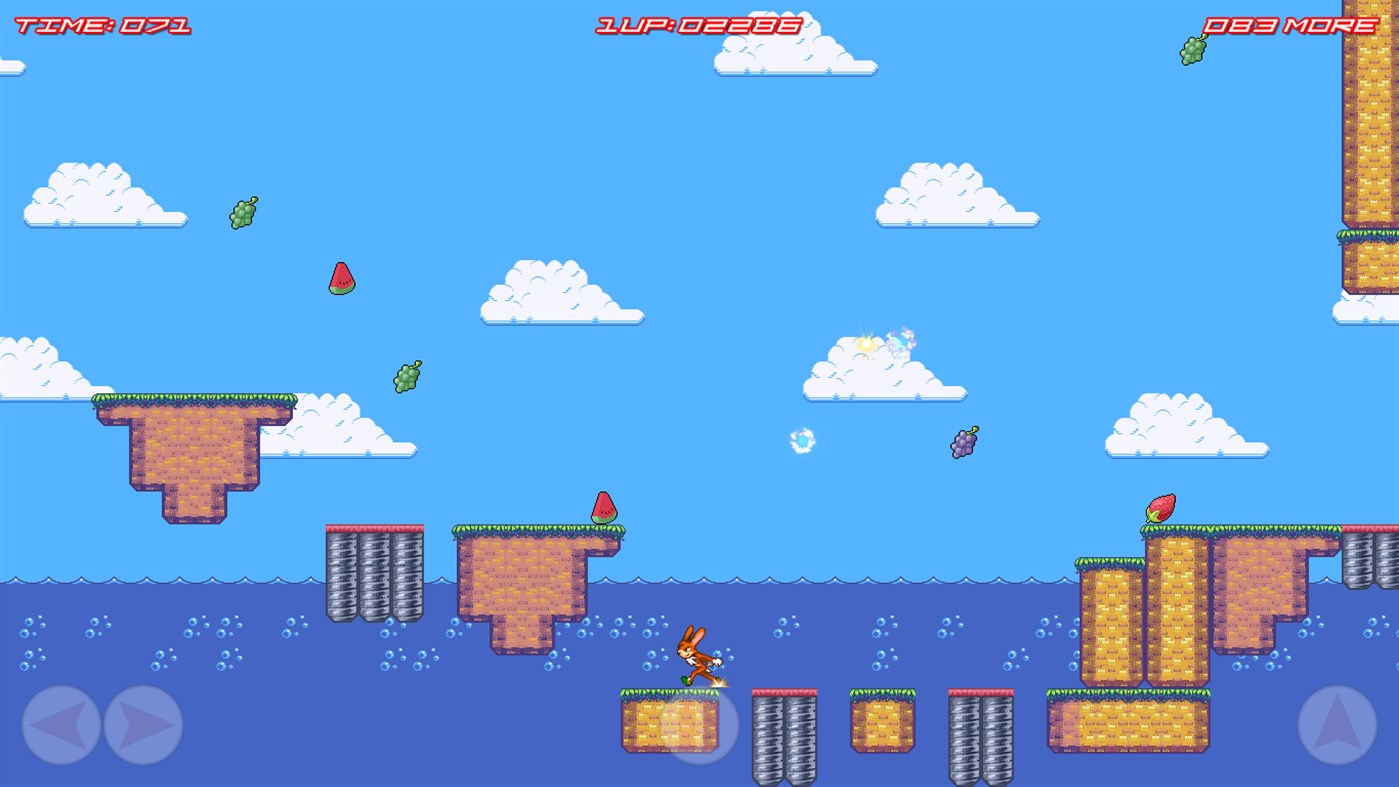Screen dimensions: 1399x787
Task: Click the green grapes beside the dirt platform
Action: point(405,378)
